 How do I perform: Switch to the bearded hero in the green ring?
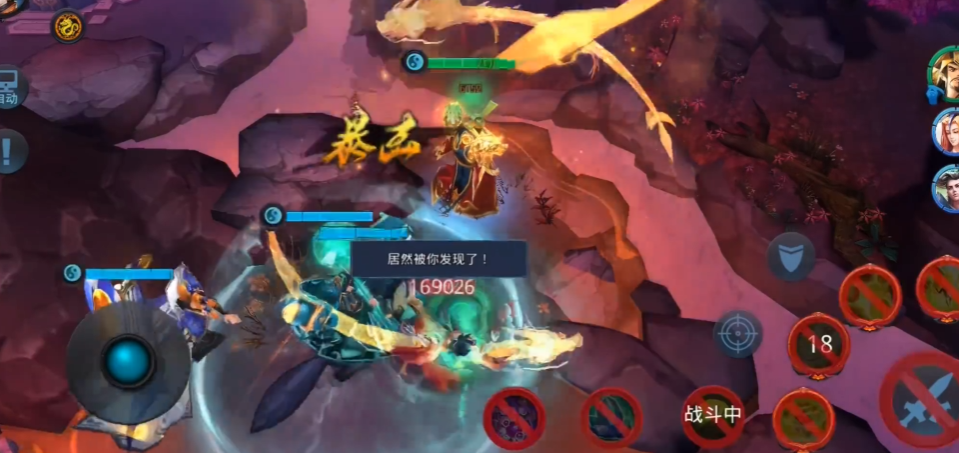coord(944,74)
